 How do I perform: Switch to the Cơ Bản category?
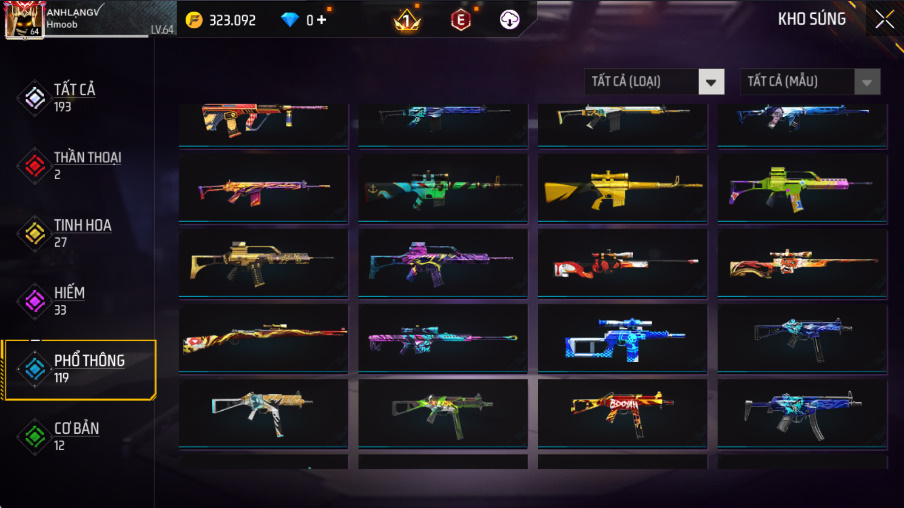[76, 435]
